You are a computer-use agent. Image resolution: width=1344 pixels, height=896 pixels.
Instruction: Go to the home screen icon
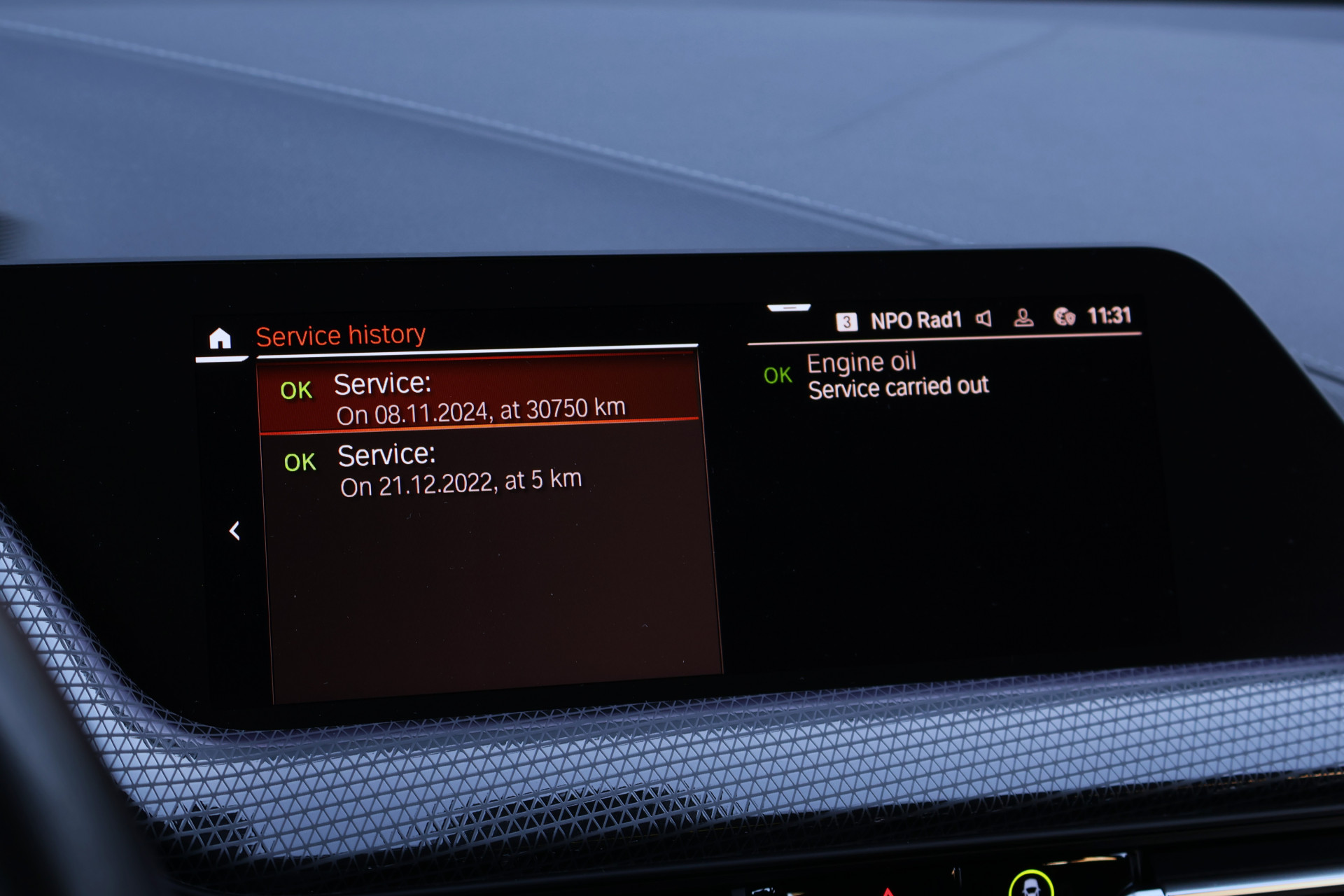point(220,339)
